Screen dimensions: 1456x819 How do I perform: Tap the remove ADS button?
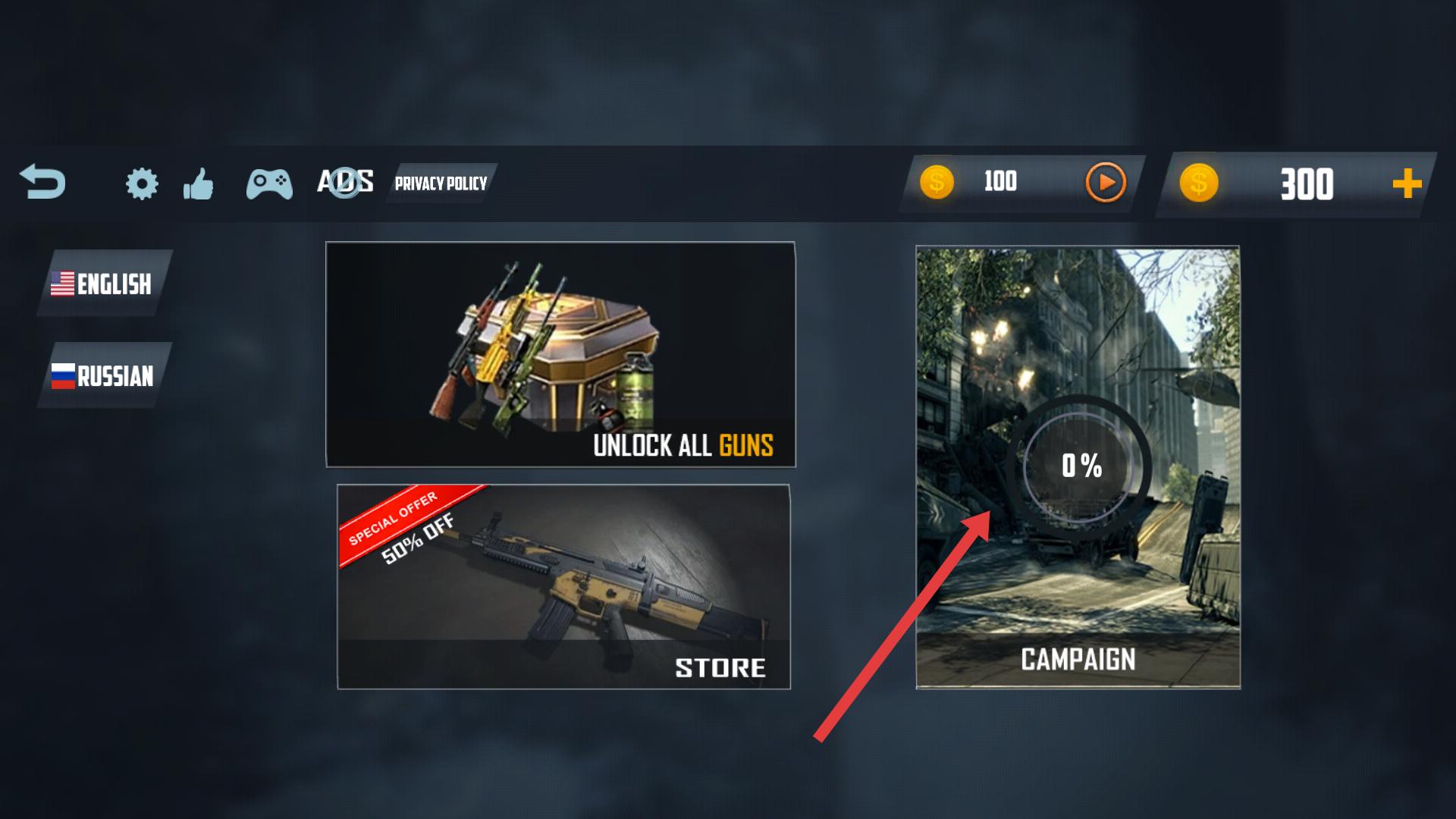point(345,182)
